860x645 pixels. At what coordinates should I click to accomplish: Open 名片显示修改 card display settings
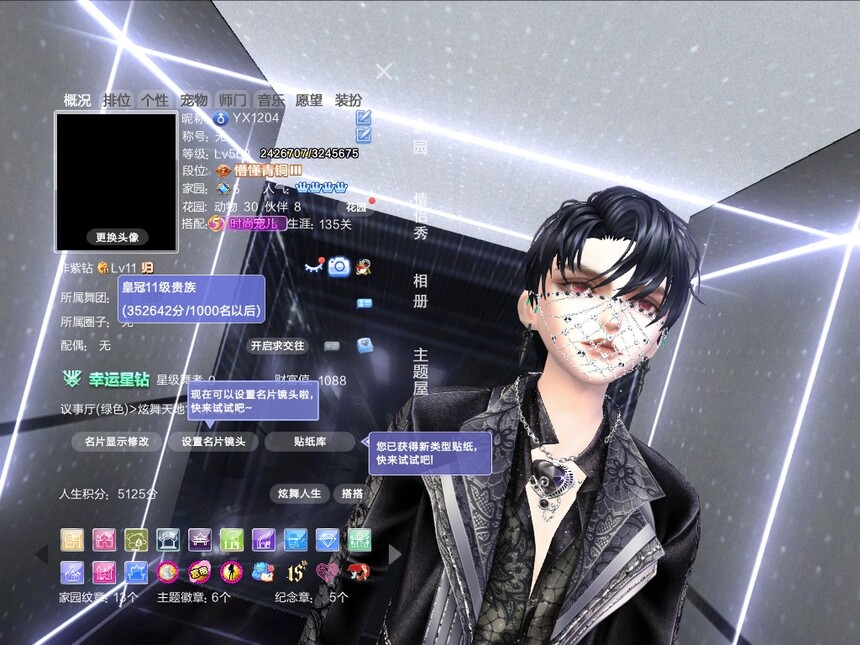[x=116, y=441]
